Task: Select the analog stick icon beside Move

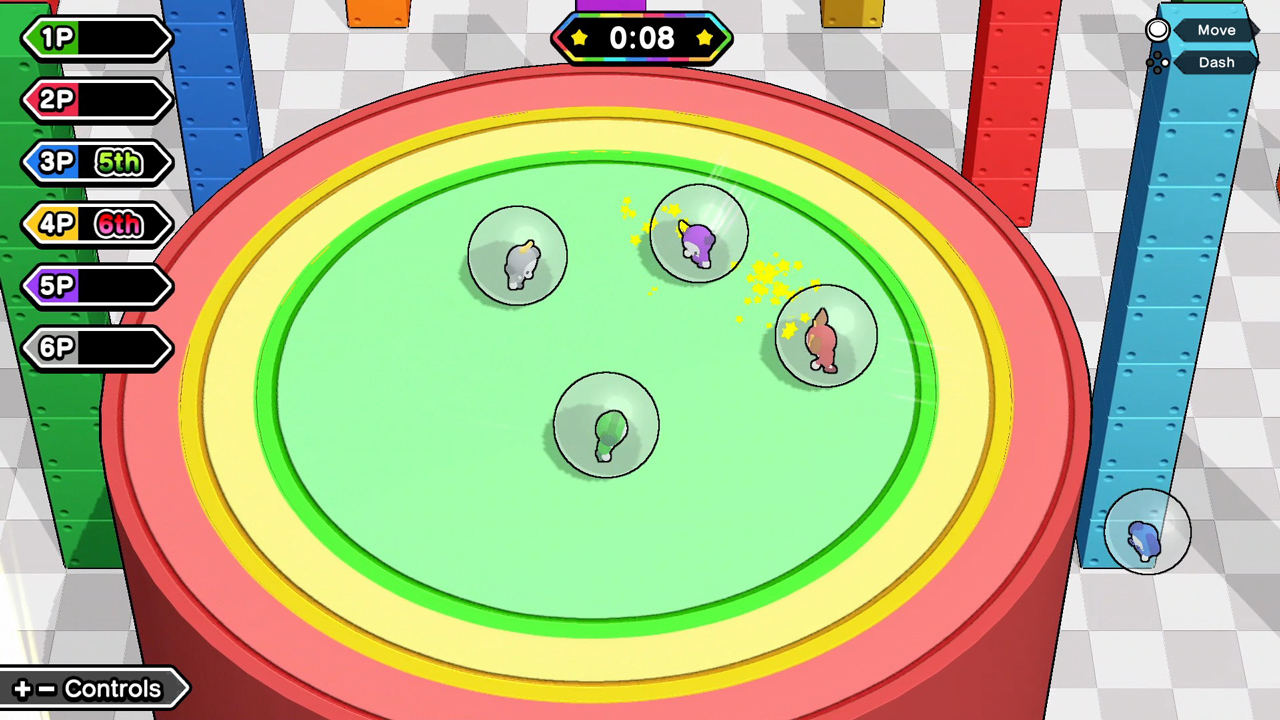Action: [x=1157, y=30]
